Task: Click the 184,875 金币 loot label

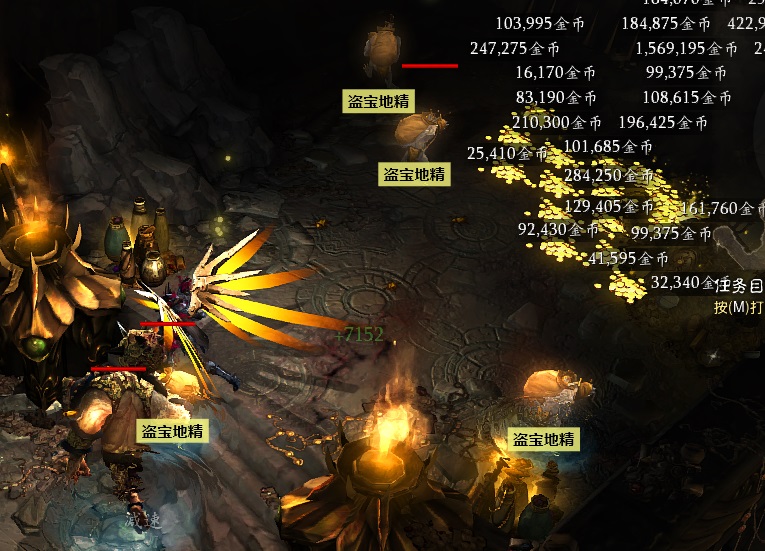Action: pyautogui.click(x=666, y=24)
